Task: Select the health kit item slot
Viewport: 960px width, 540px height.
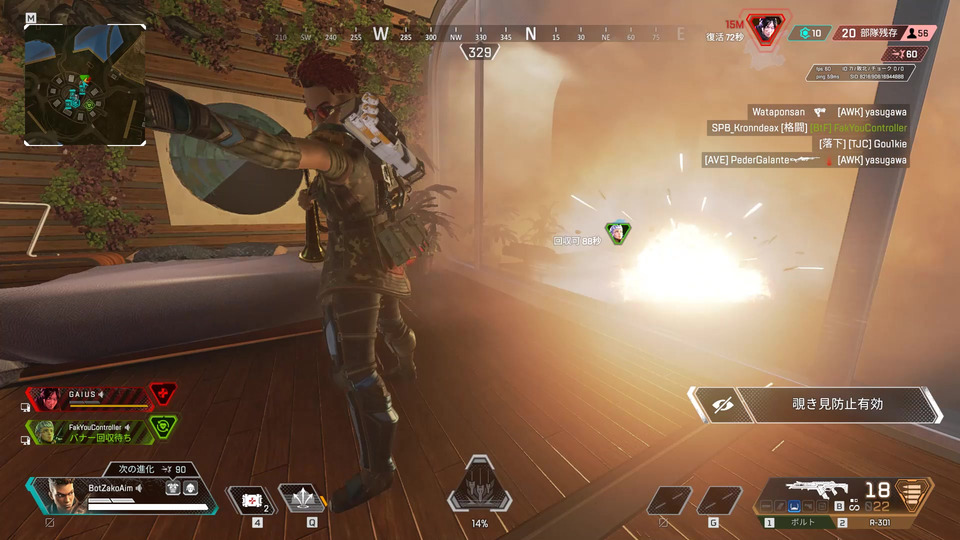Action: [x=249, y=499]
